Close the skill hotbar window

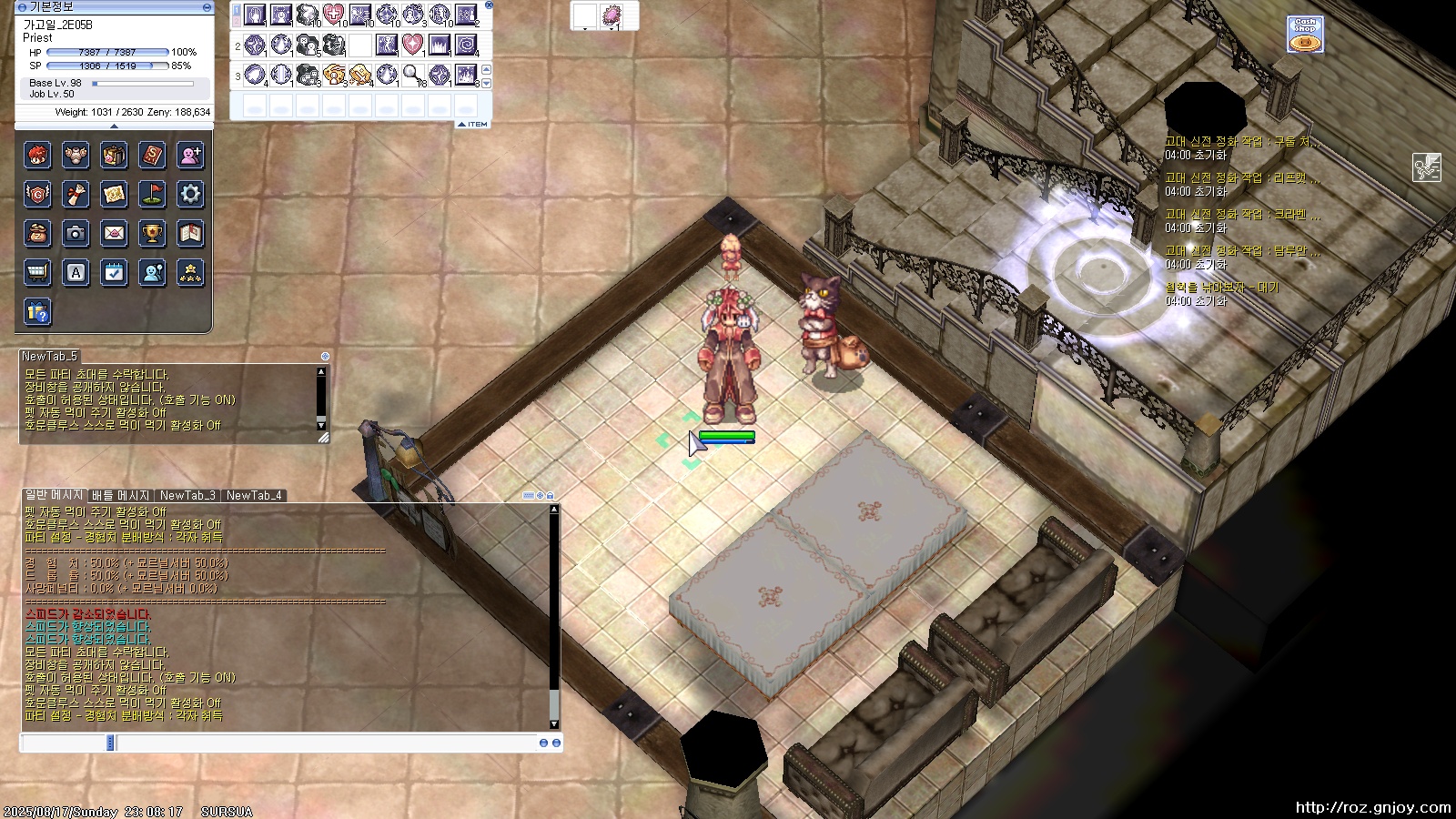tap(489, 5)
